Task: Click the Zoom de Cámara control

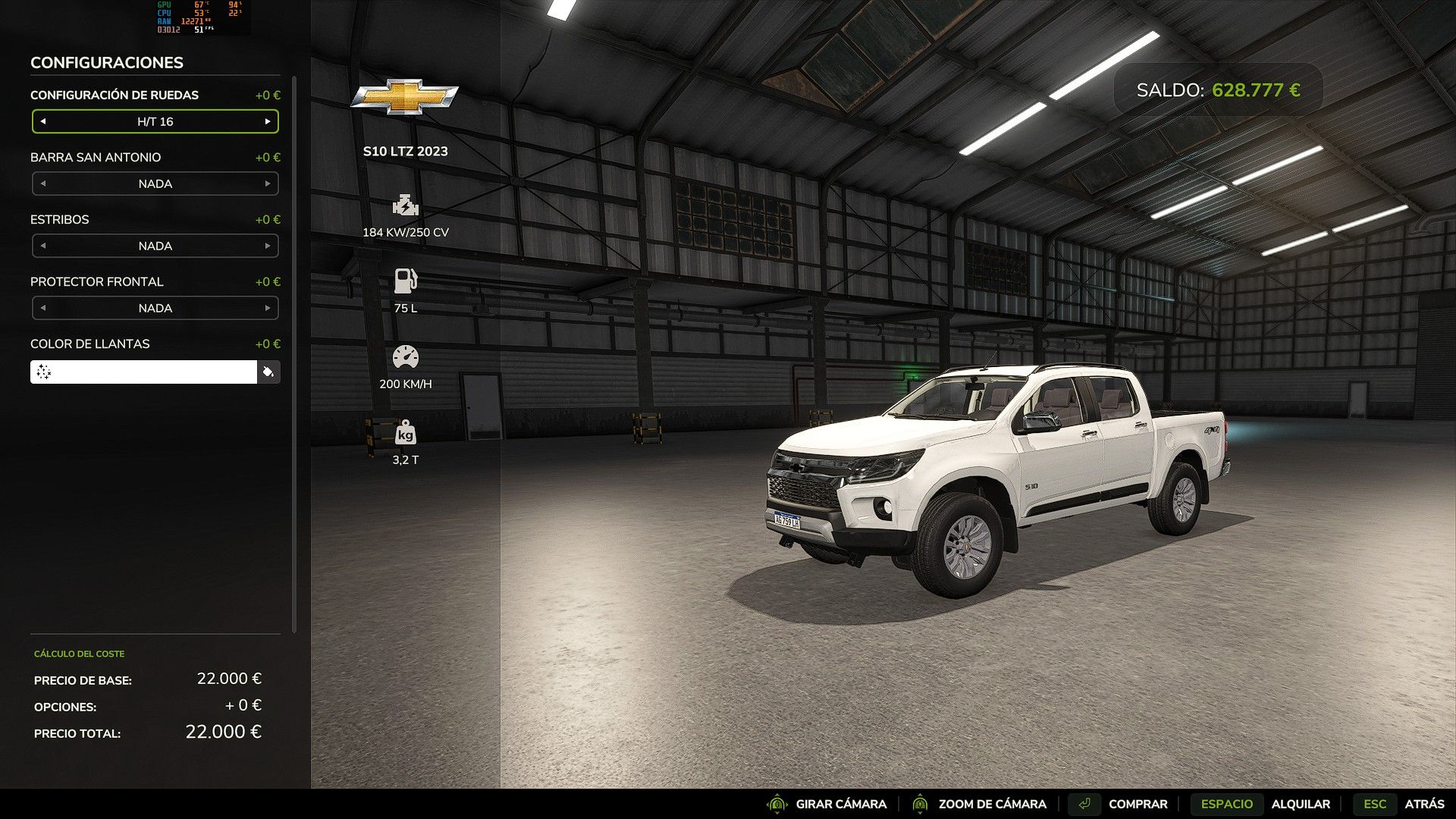Action: click(x=991, y=804)
